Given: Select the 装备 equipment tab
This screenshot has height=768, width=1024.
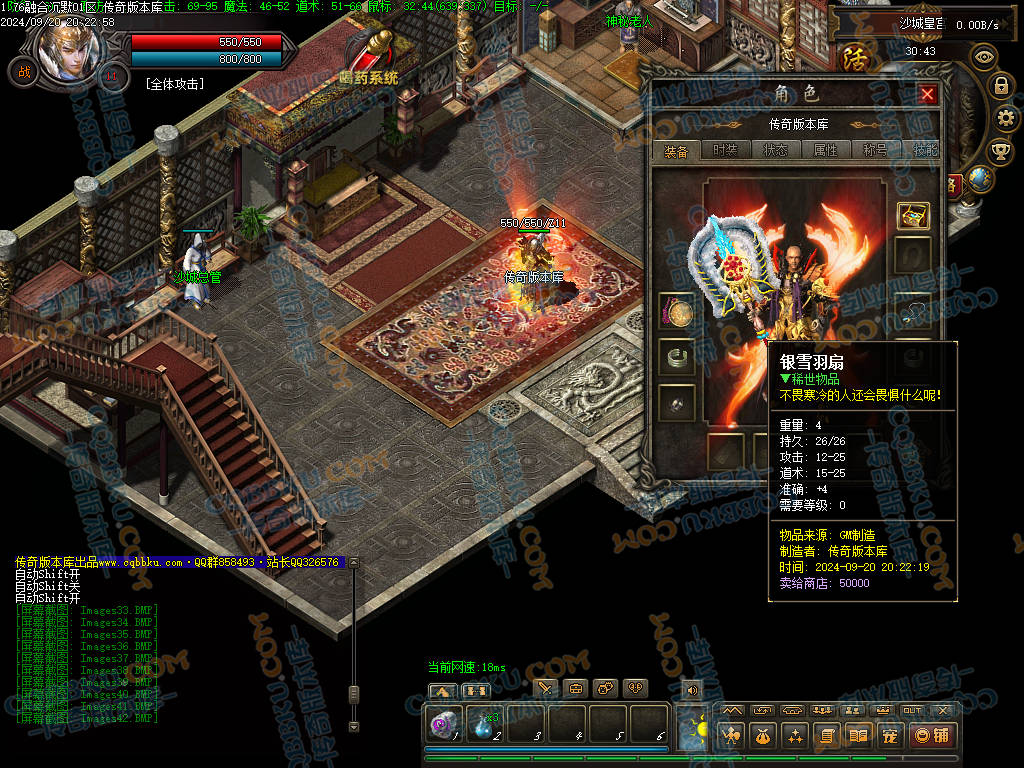Looking at the screenshot, I should pyautogui.click(x=676, y=152).
